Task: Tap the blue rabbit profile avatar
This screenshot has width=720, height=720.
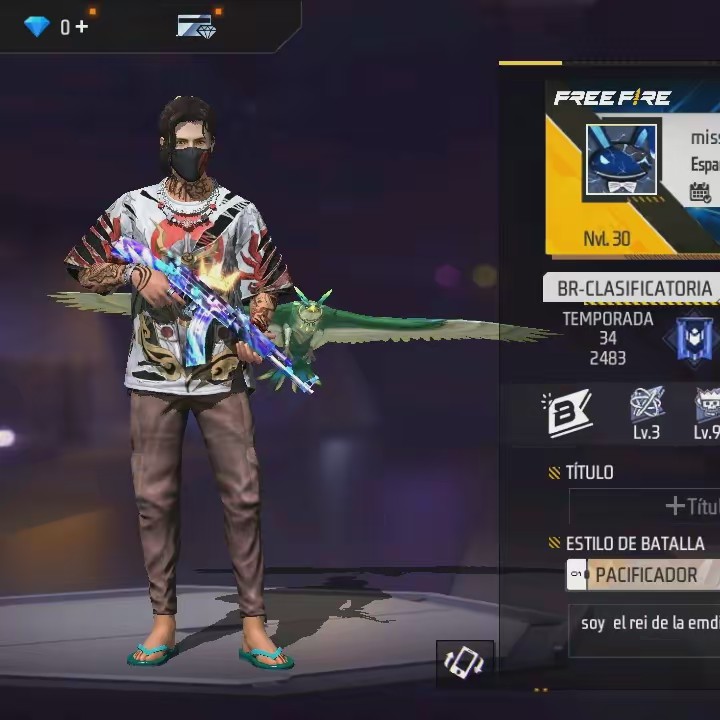Action: pos(621,160)
